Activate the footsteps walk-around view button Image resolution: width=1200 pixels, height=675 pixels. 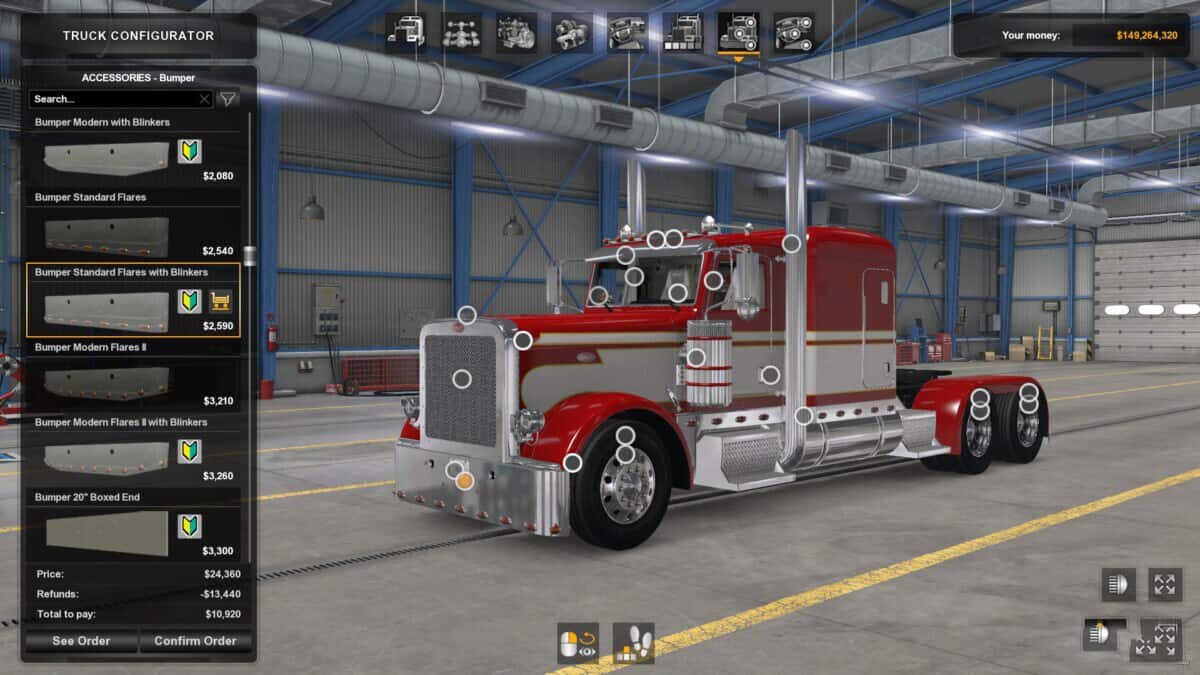pos(633,642)
